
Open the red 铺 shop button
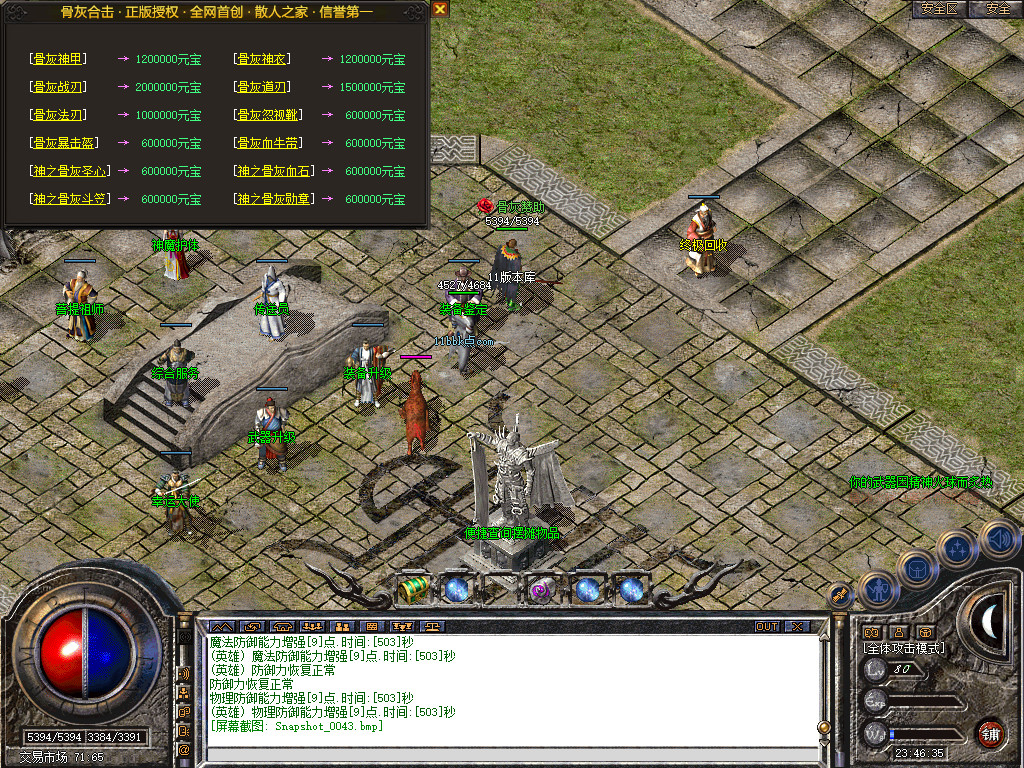pos(991,733)
